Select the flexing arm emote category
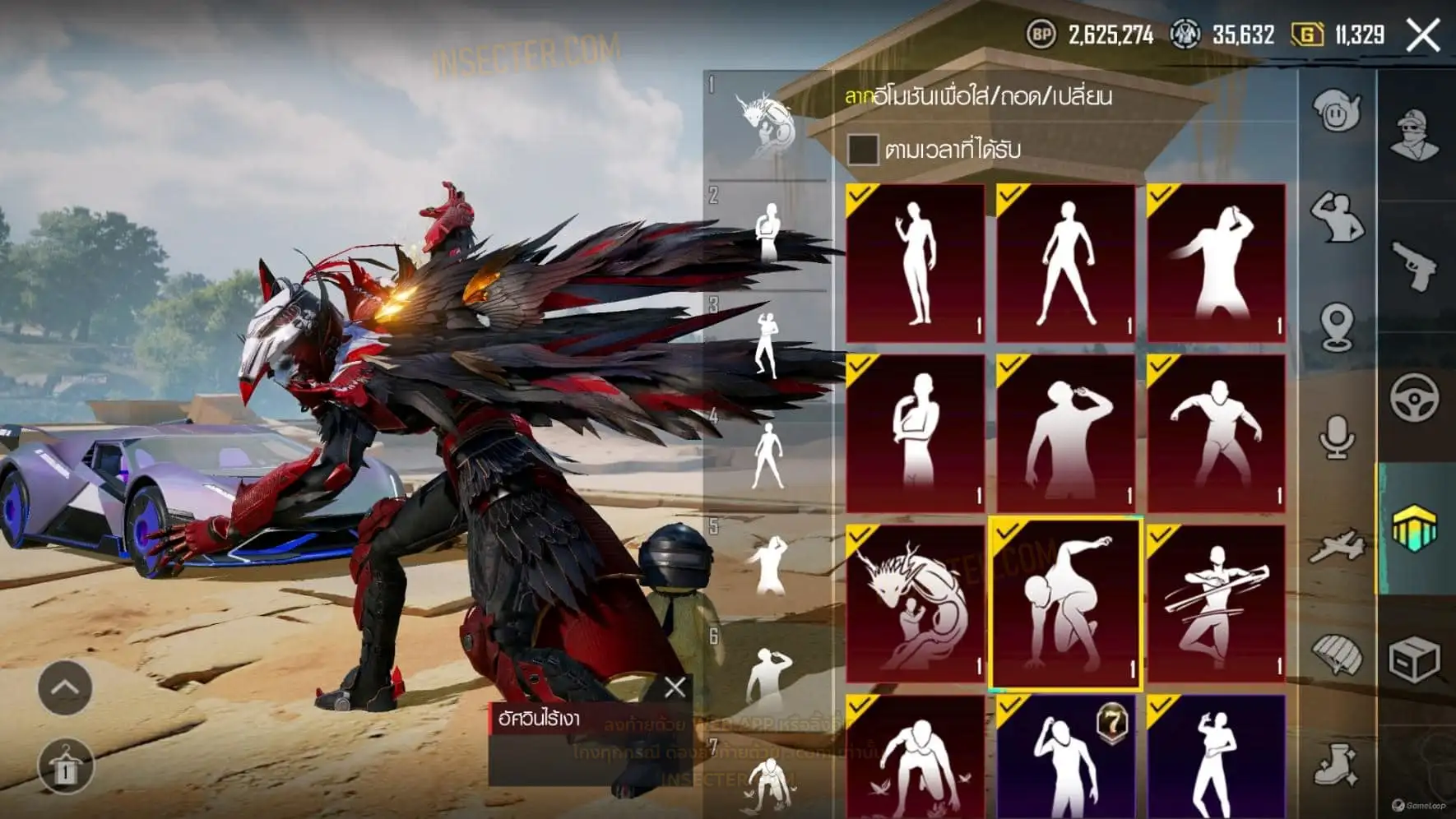 tap(1336, 217)
